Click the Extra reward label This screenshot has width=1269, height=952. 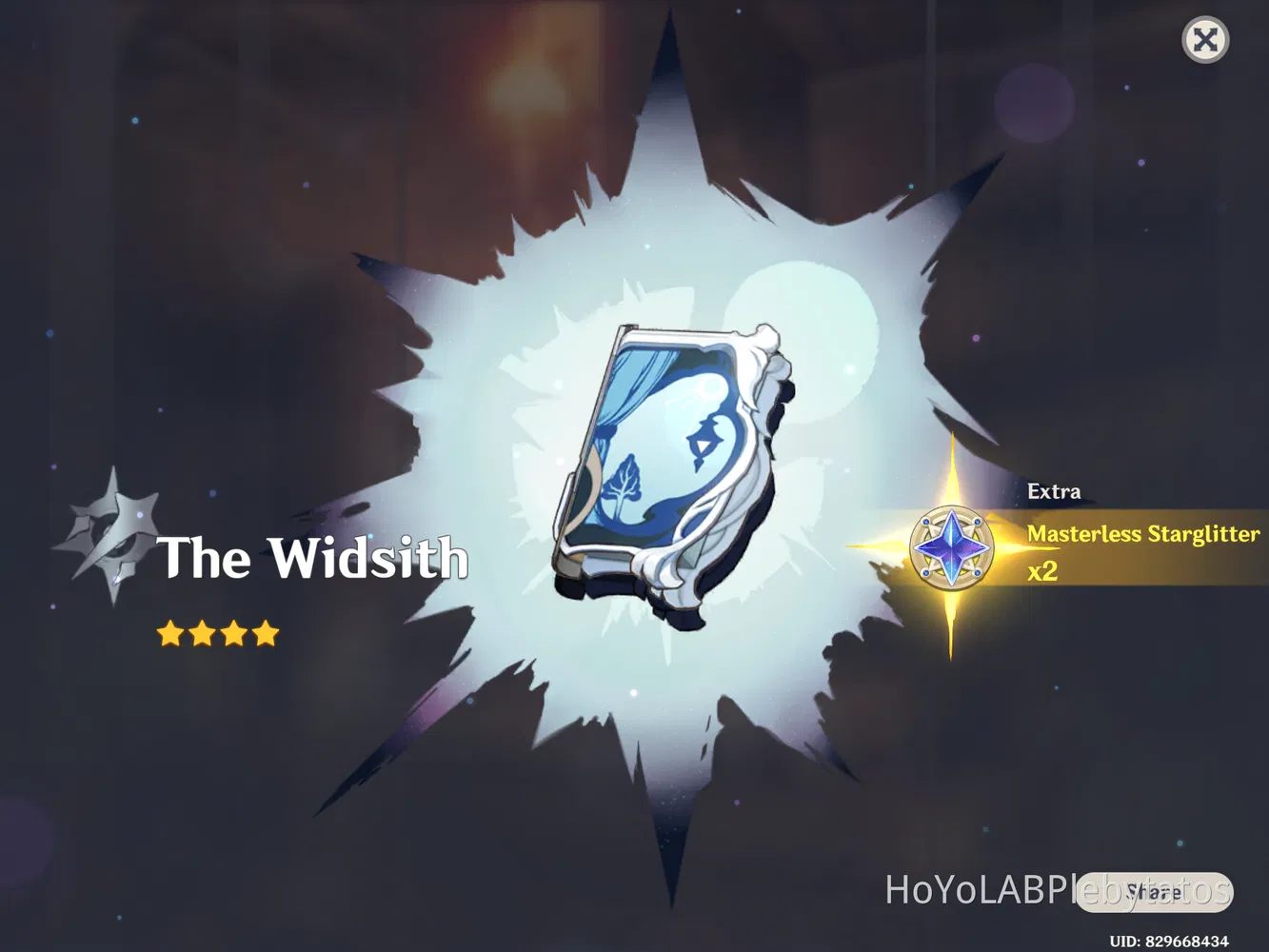tap(1054, 491)
